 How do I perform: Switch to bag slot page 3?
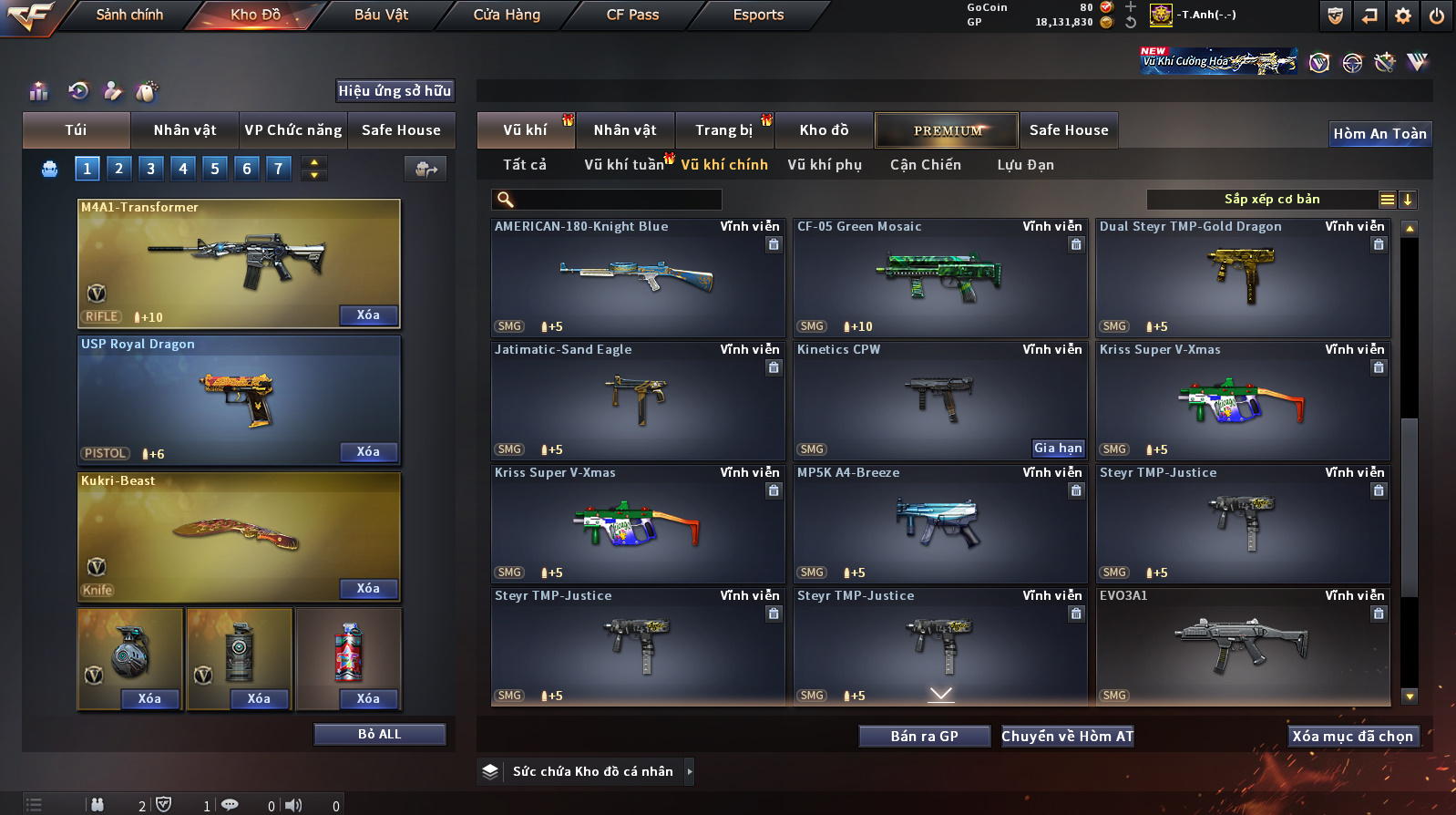pos(151,169)
